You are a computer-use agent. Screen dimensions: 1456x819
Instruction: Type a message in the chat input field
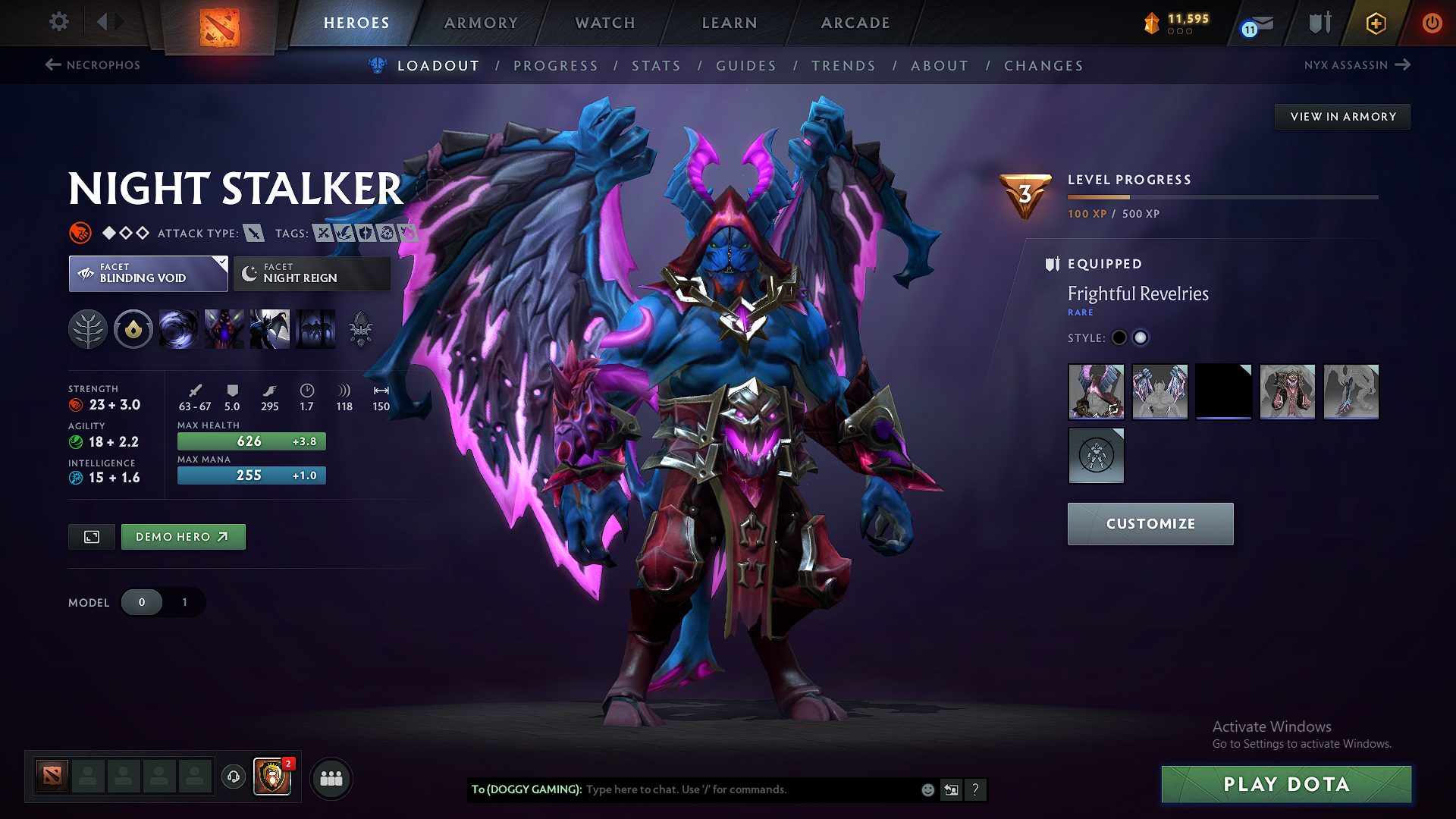pyautogui.click(x=720, y=789)
